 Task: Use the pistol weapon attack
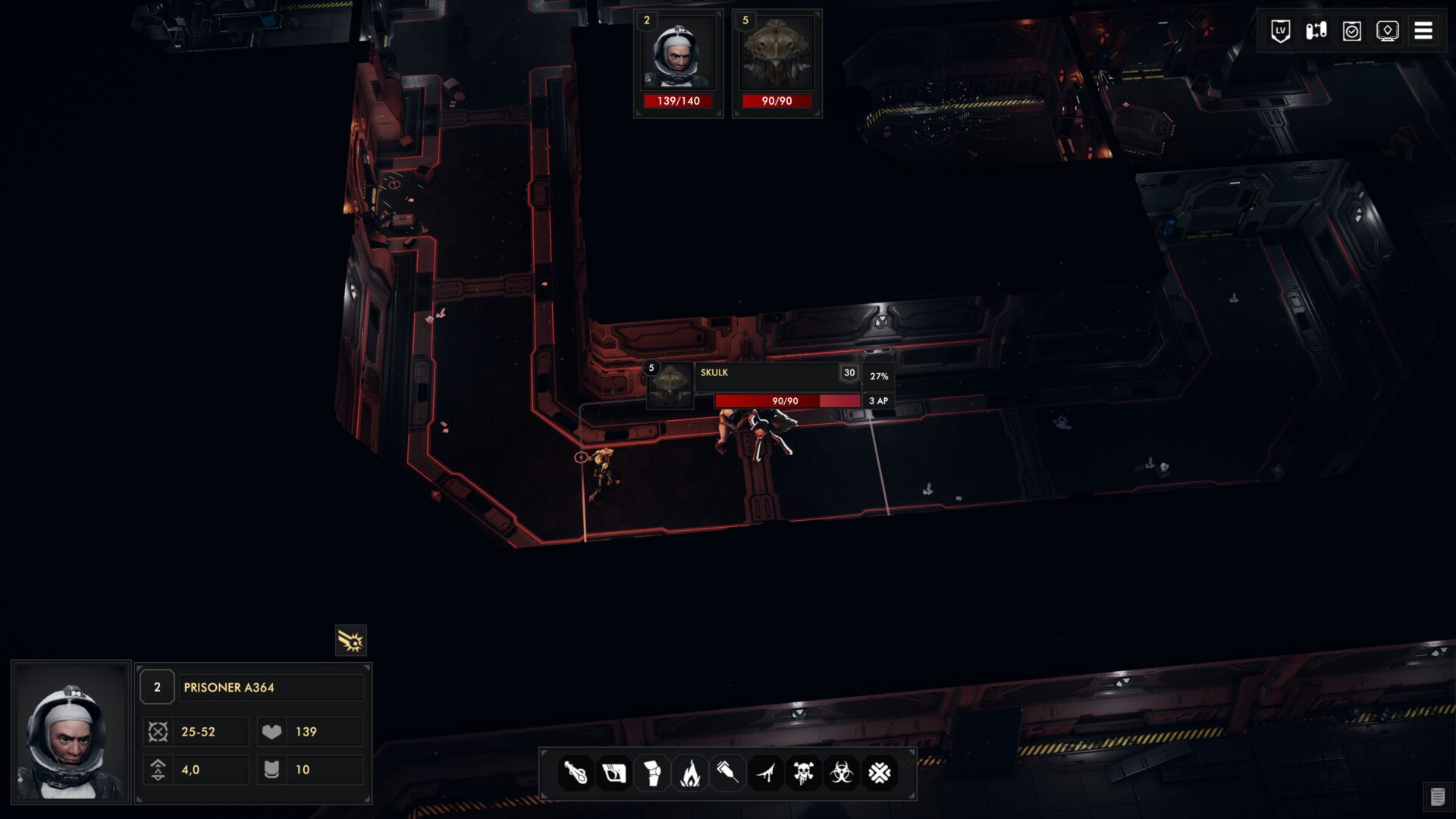pos(613,773)
